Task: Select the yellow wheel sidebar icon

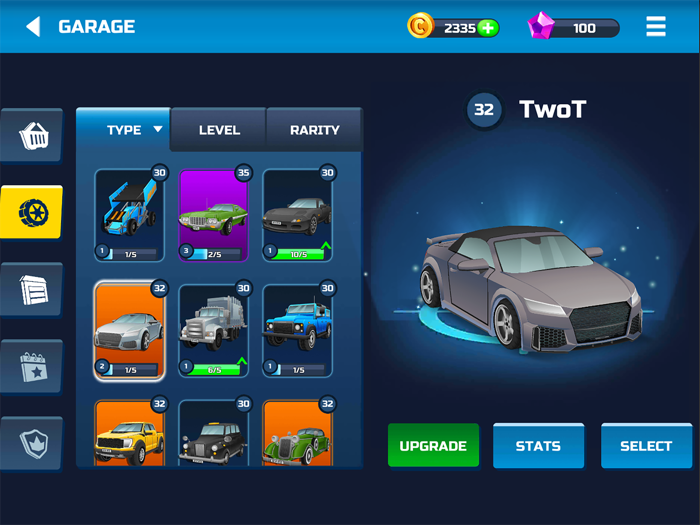Action: [x=33, y=212]
